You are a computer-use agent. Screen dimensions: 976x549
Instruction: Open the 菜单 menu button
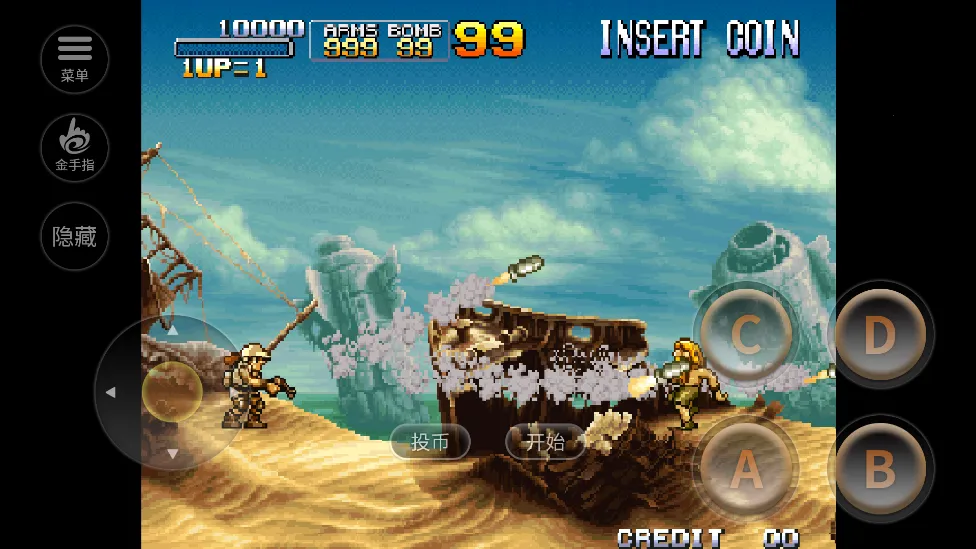pos(75,59)
